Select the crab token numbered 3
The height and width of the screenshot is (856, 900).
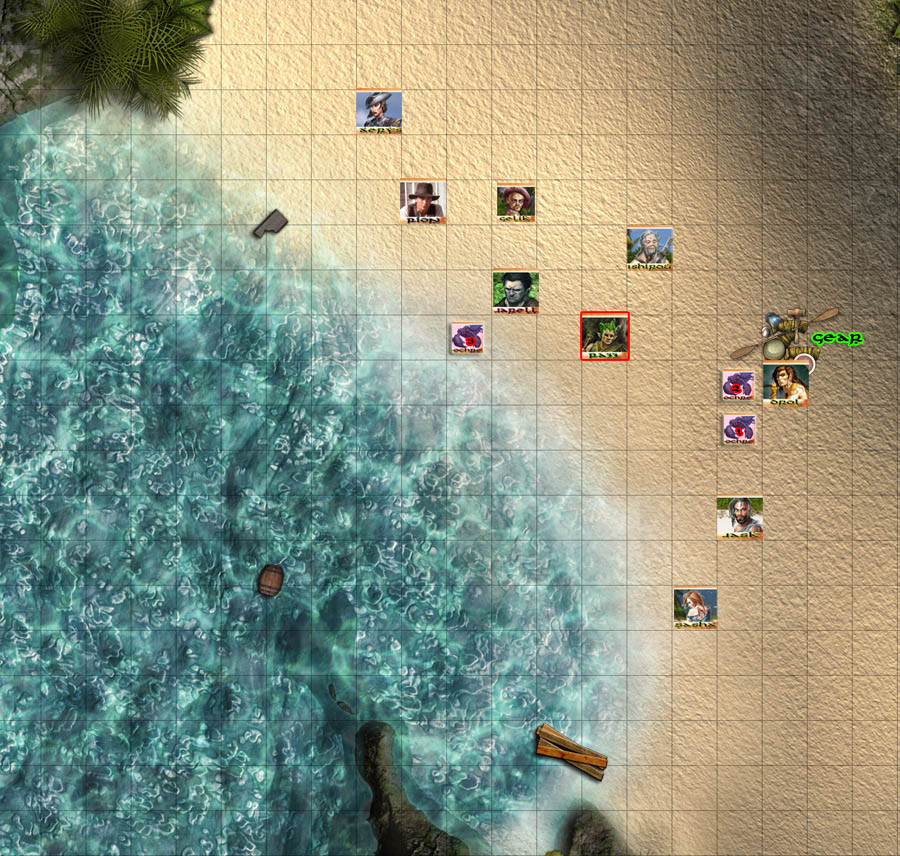pyautogui.click(x=468, y=337)
